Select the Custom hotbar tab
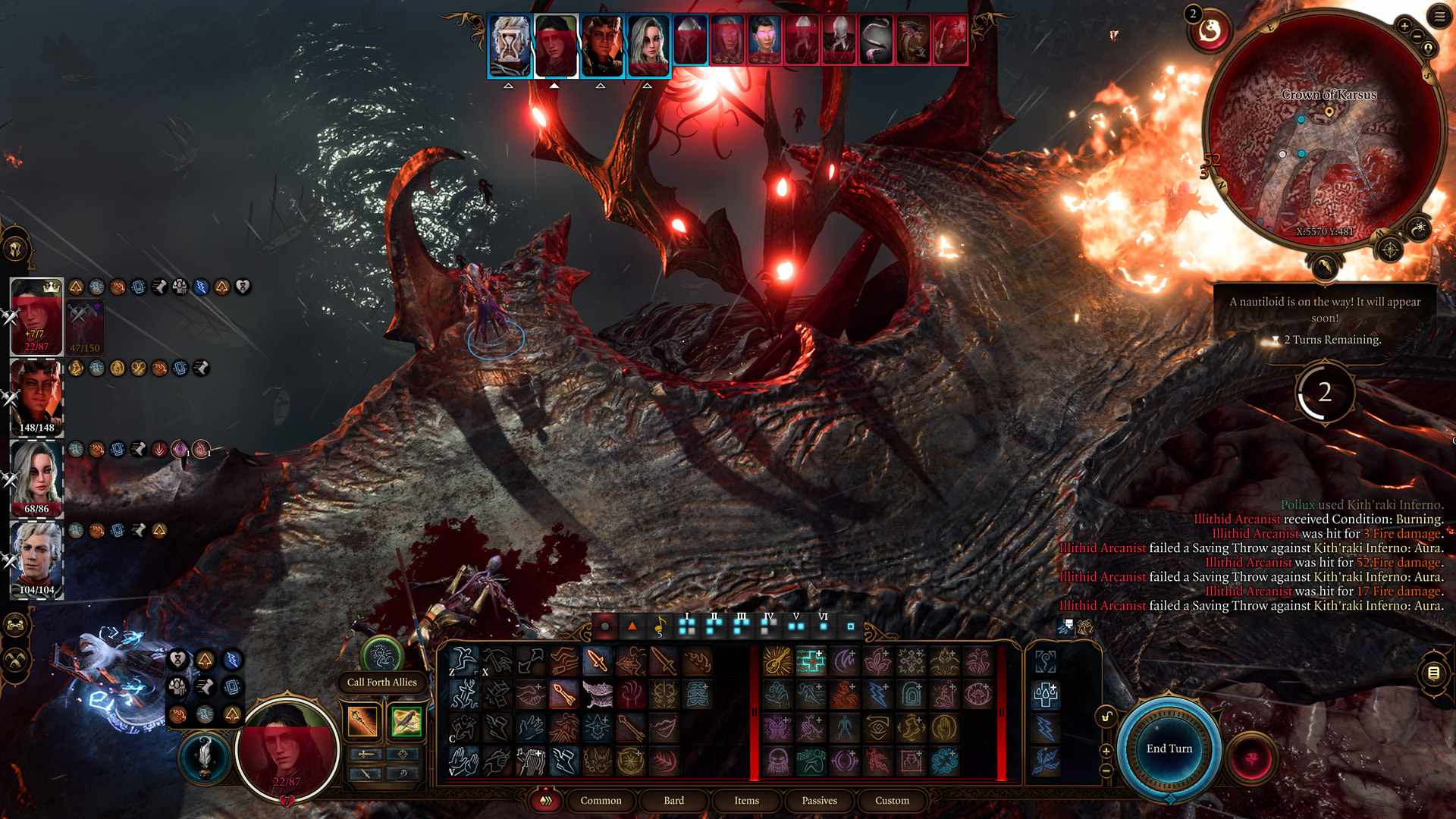Screen dimensions: 1456x819 point(892,801)
